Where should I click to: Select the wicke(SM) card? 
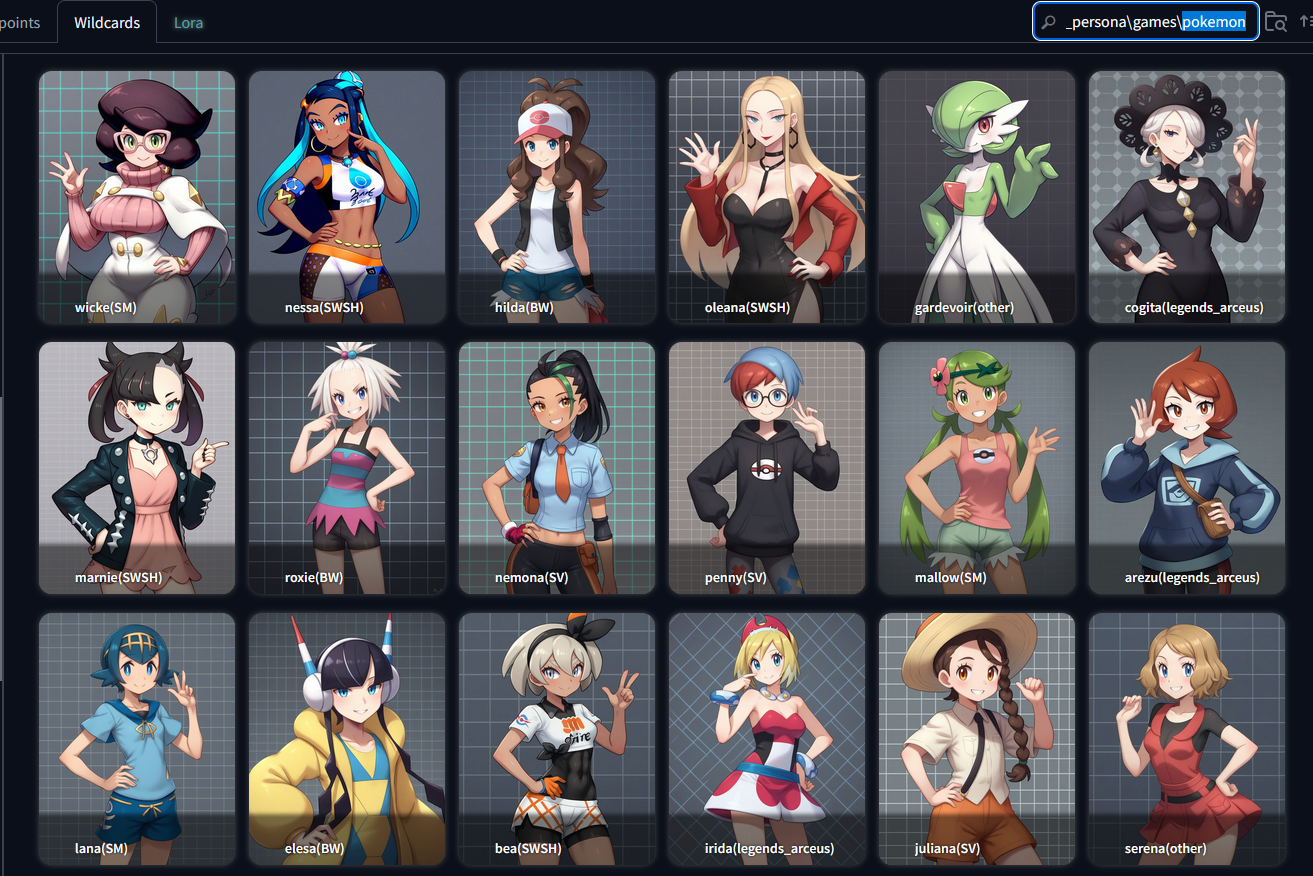point(137,197)
